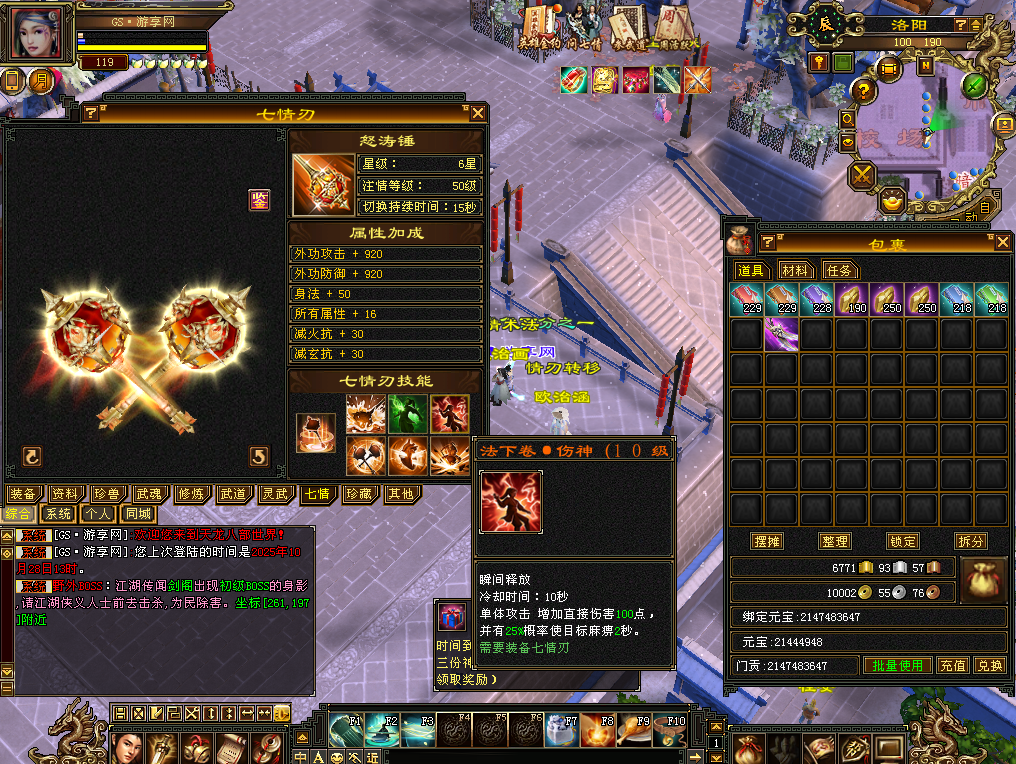The height and width of the screenshot is (764, 1016).
Task: Click the green 批量使用 button
Action: point(897,665)
